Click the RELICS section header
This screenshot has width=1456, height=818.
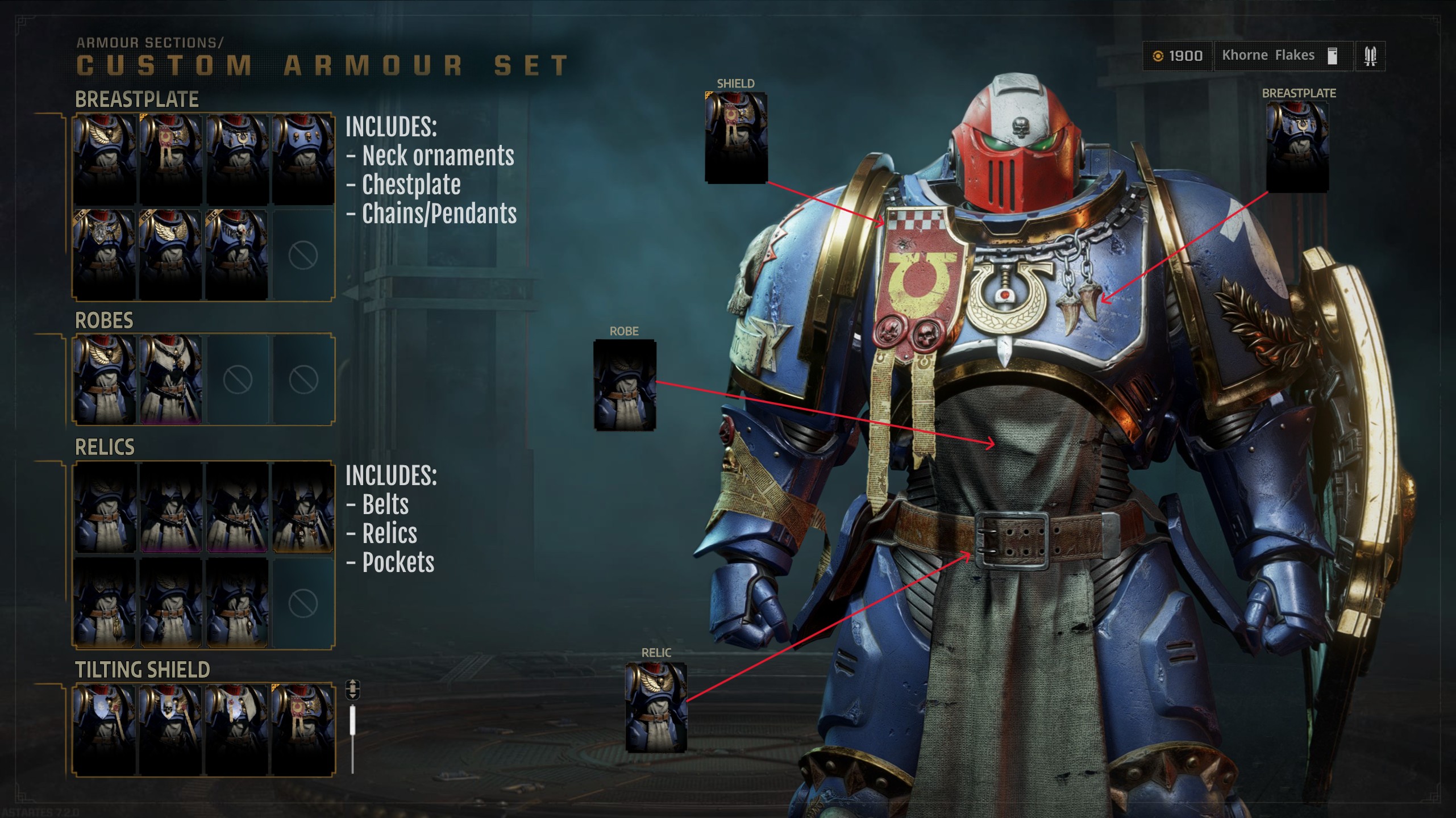(104, 447)
